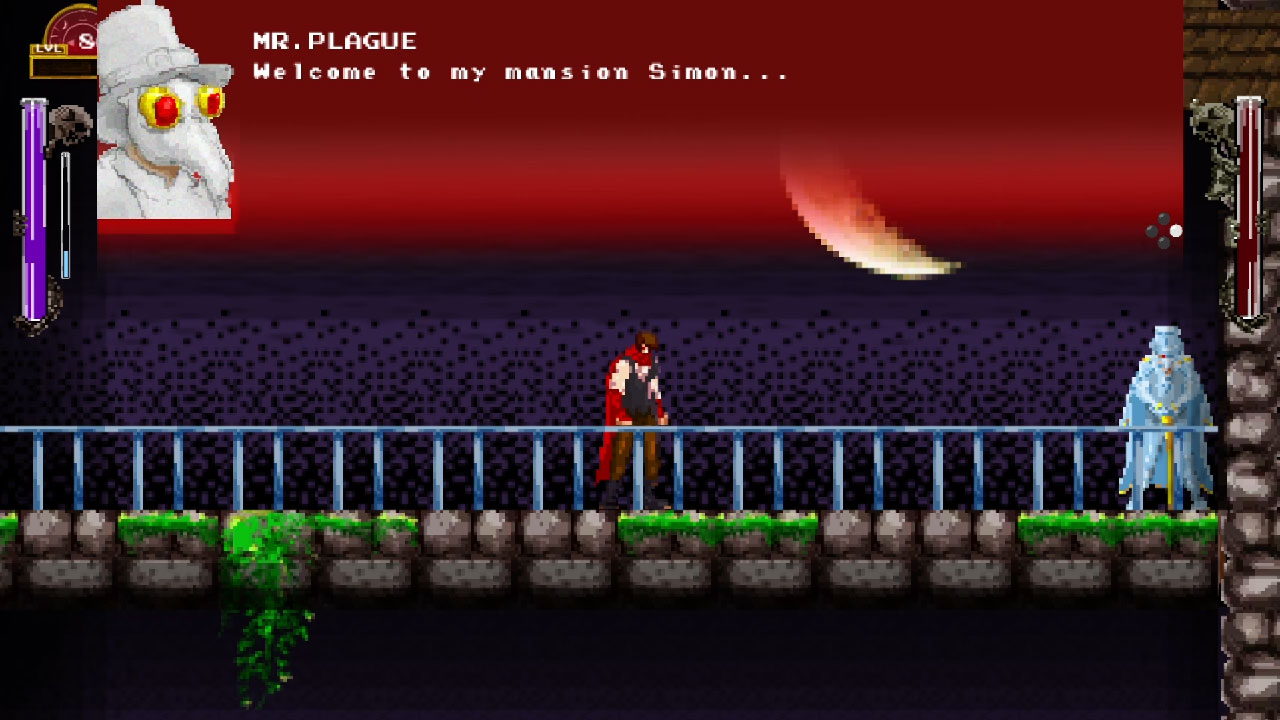The height and width of the screenshot is (720, 1280).
Task: Select the highlighted white button indicator dot
Action: (1176, 231)
